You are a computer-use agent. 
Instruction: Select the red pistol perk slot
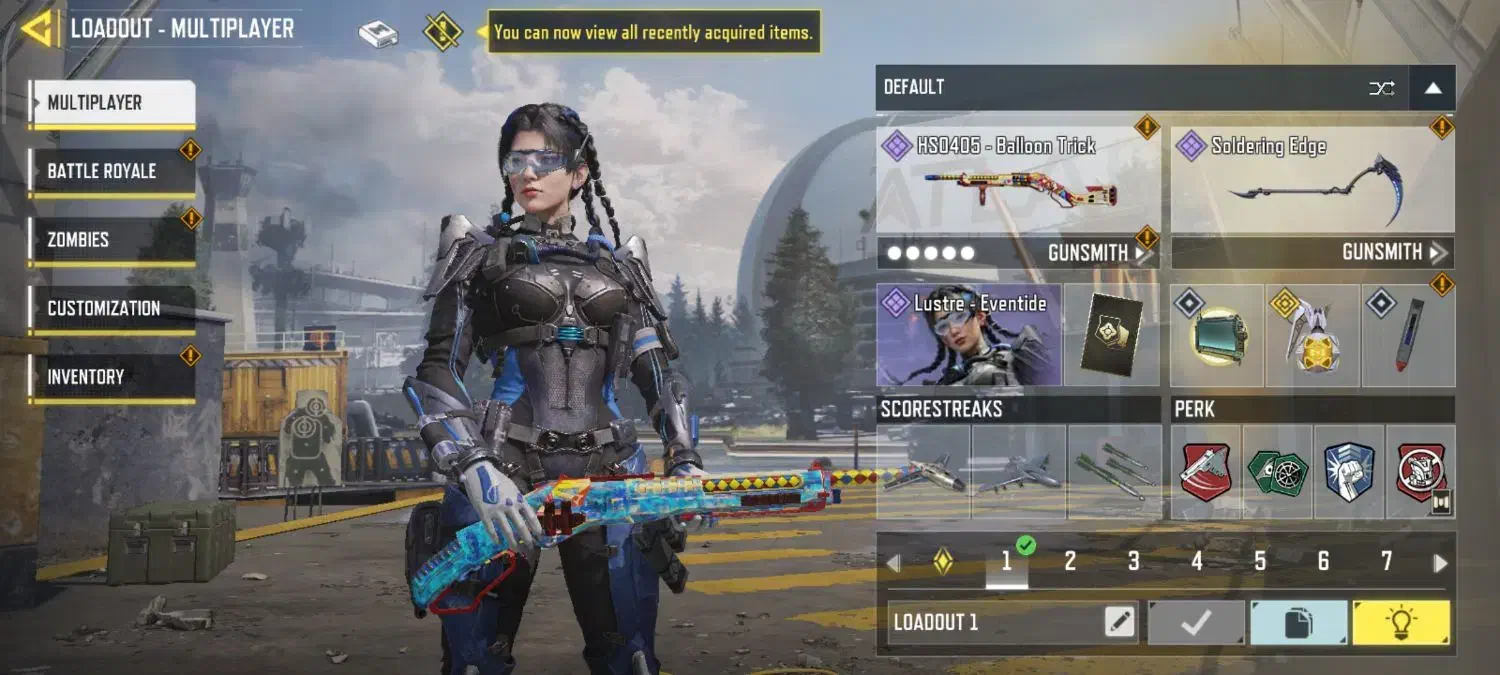click(x=1206, y=472)
